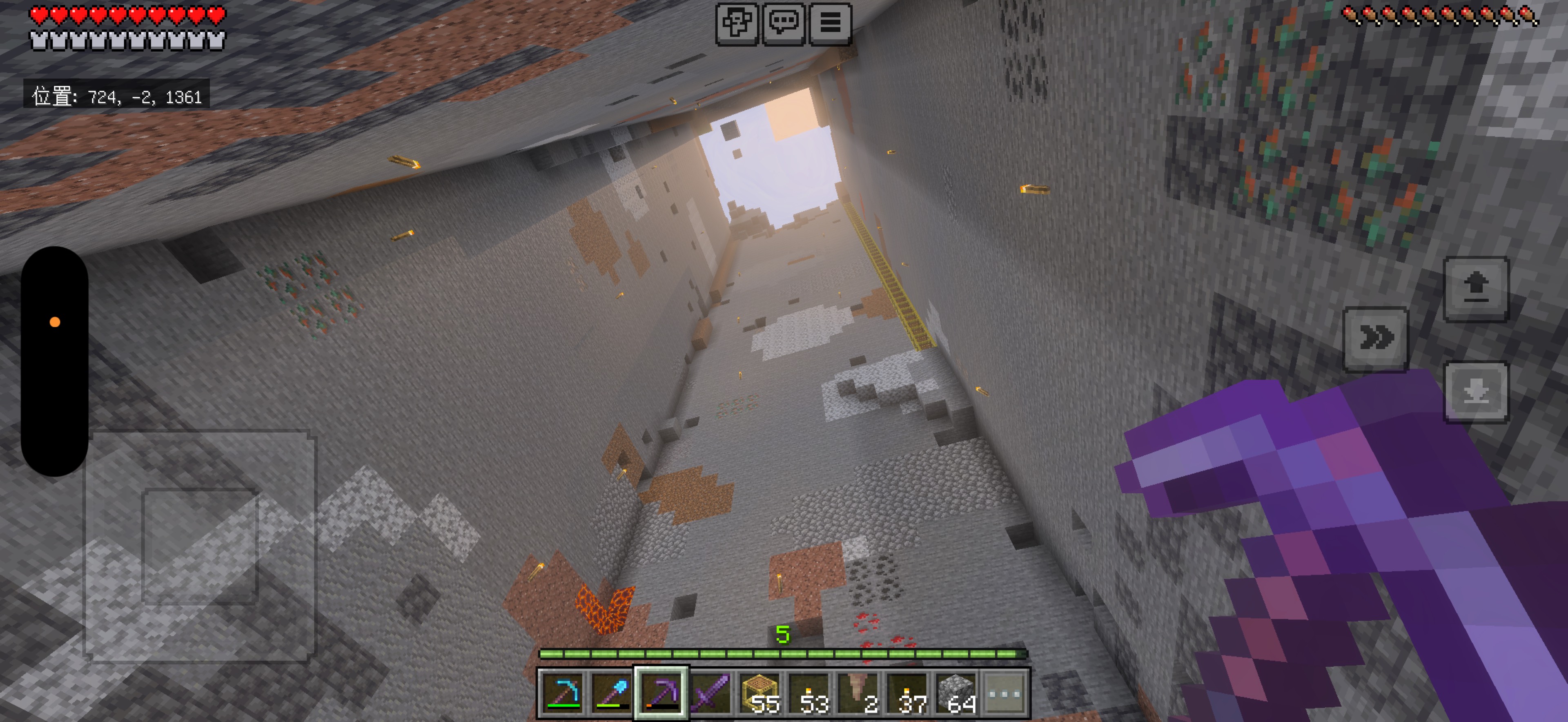
Task: Toggle sprint with the double-arrow button
Action: click(1376, 339)
